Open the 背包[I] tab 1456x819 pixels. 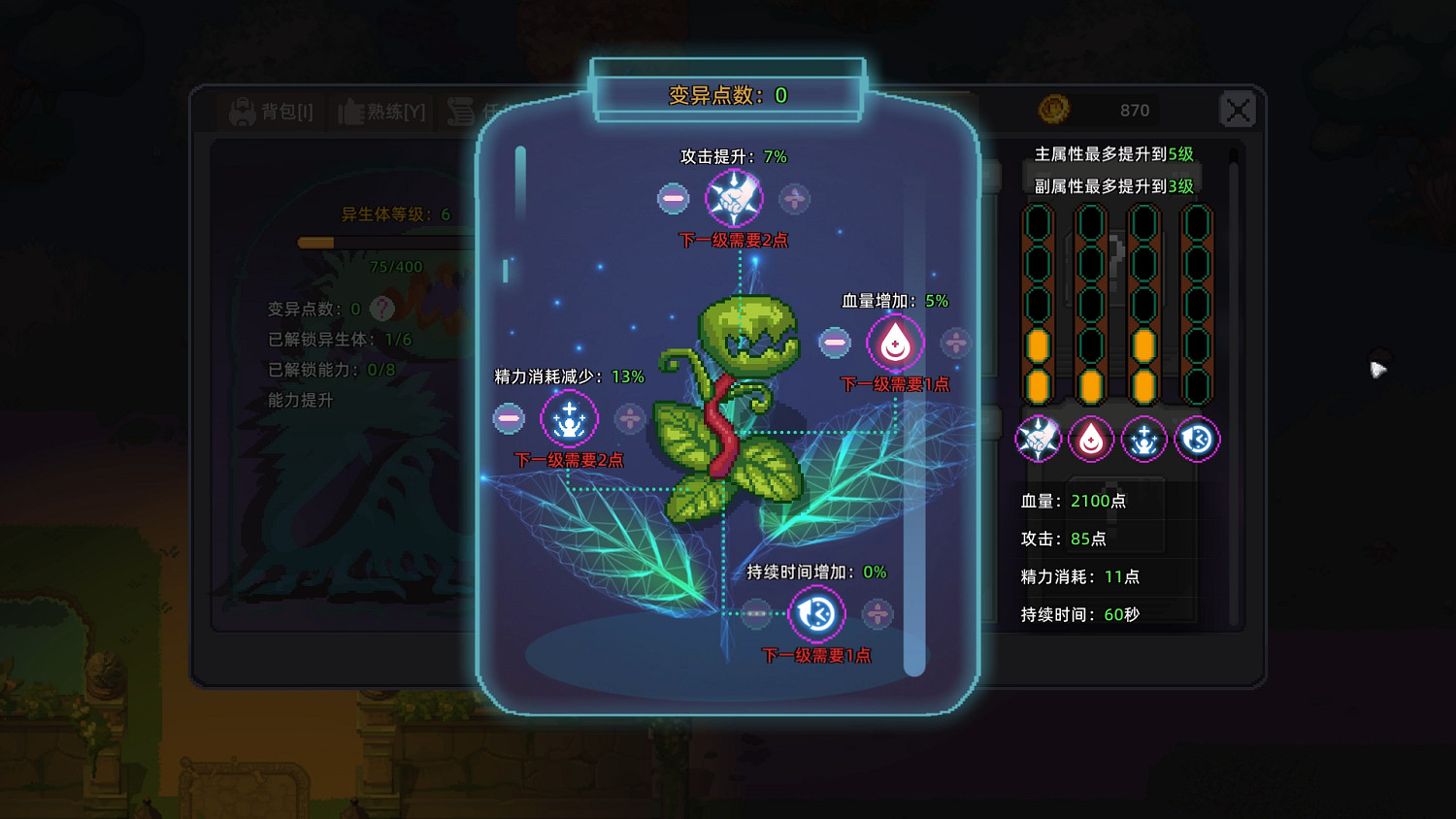pyautogui.click(x=271, y=110)
